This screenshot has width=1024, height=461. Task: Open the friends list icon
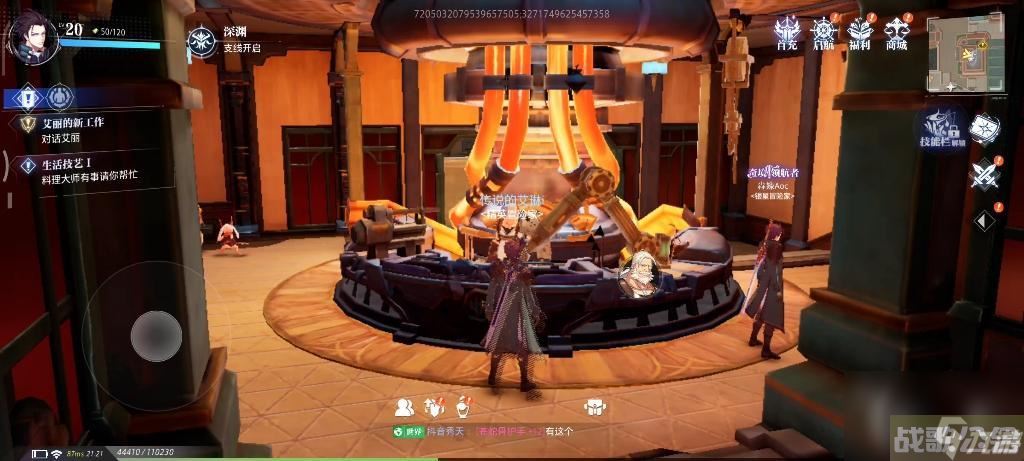click(x=404, y=406)
